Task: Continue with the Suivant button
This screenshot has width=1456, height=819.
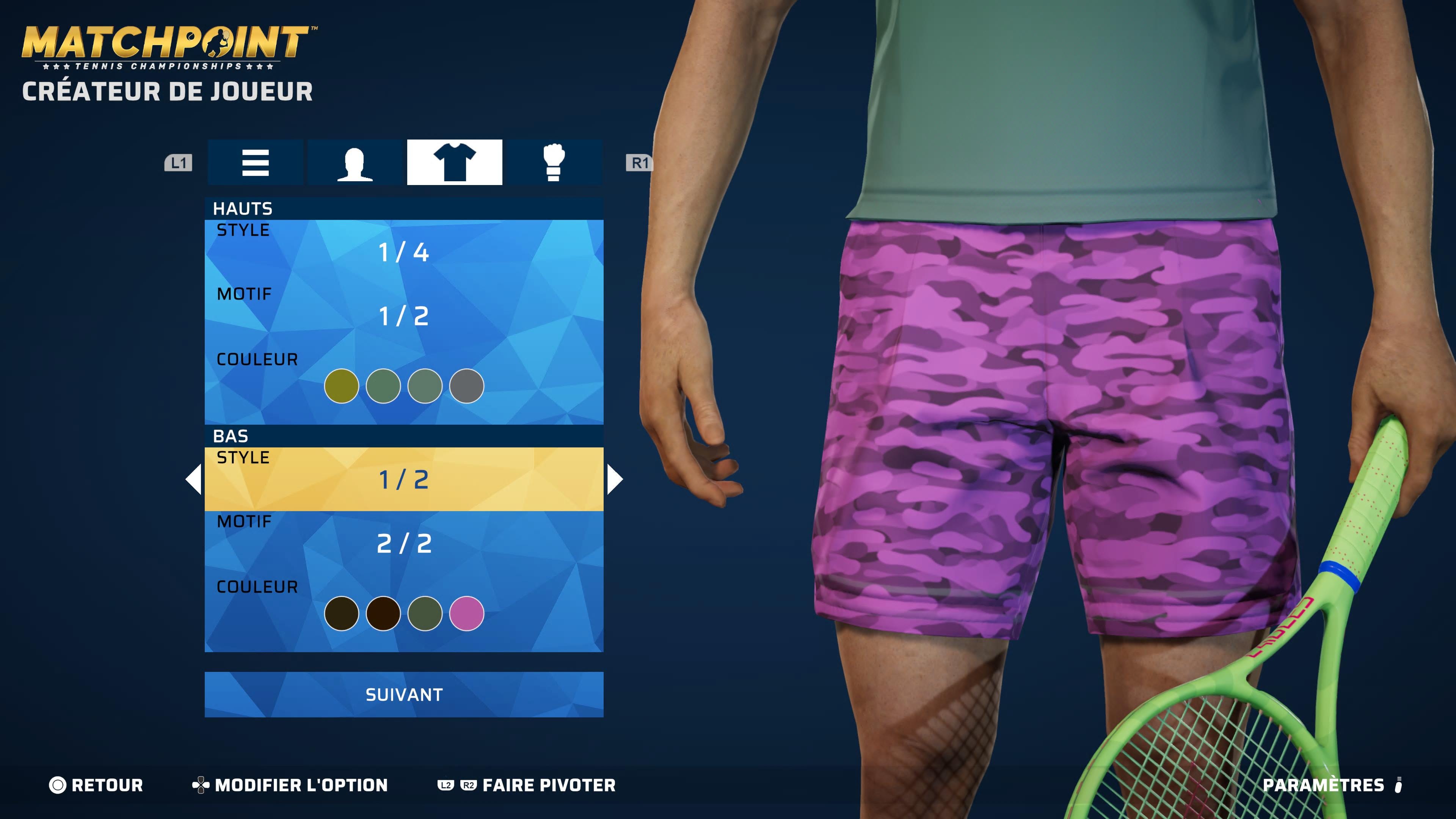Action: coord(403,695)
